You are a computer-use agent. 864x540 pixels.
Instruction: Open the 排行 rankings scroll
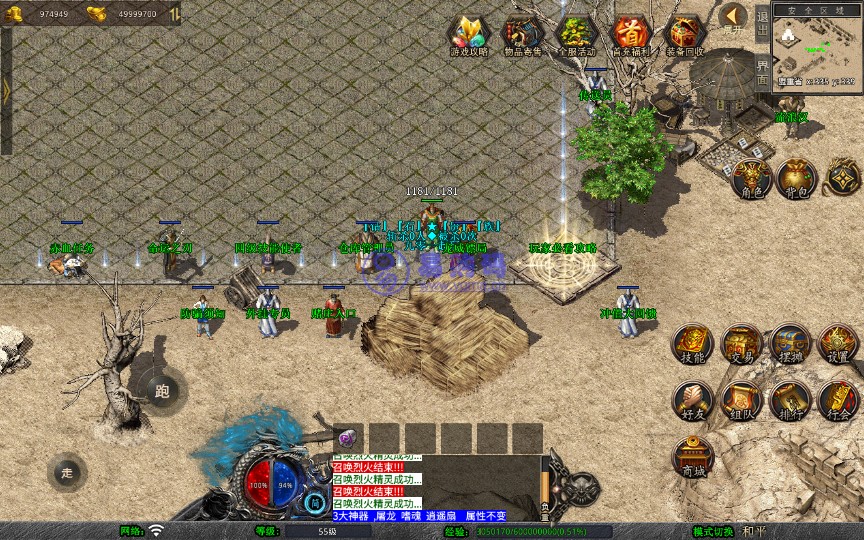(790, 400)
